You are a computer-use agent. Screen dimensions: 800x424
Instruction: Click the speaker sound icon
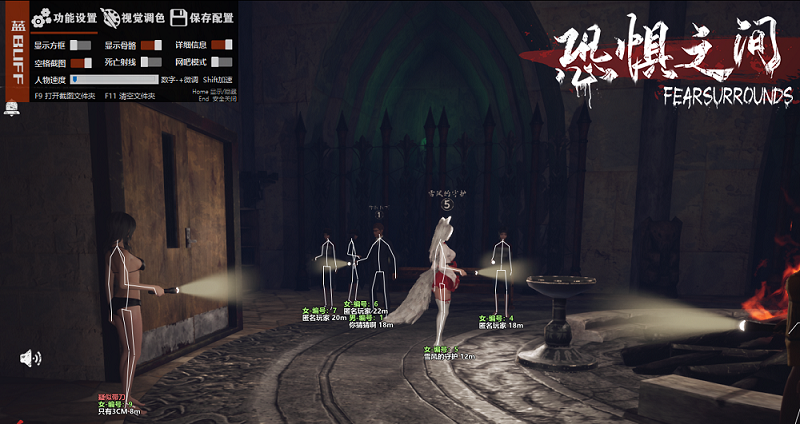click(x=31, y=358)
